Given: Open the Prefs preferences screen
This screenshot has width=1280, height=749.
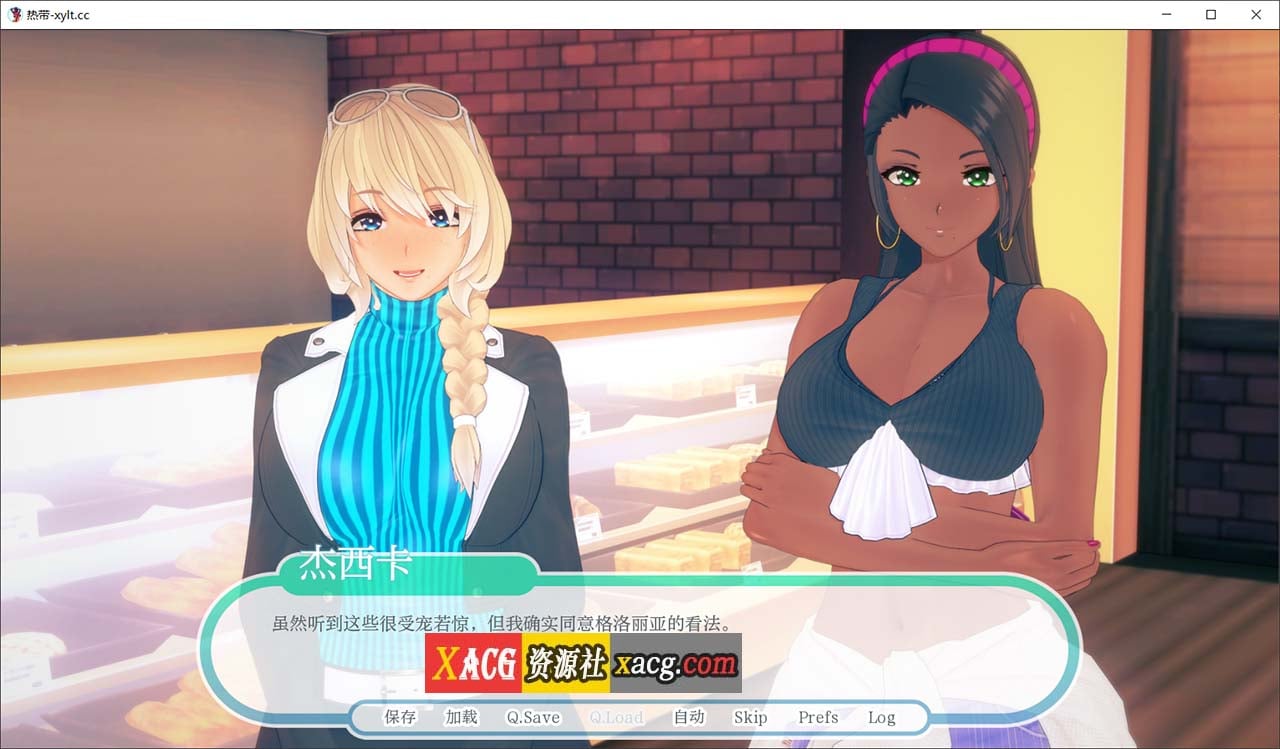Looking at the screenshot, I should pyautogui.click(x=817, y=717).
